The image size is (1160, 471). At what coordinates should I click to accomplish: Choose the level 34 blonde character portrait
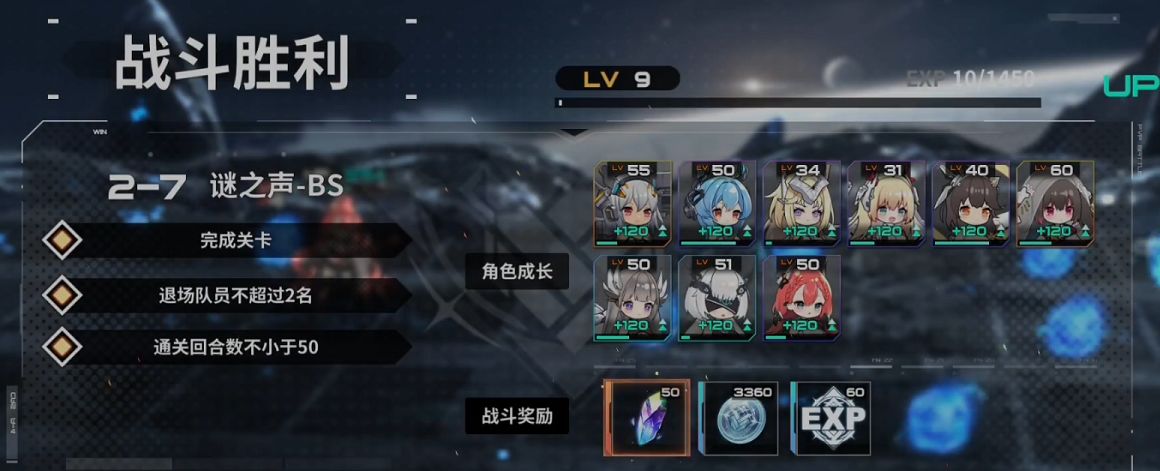click(801, 204)
